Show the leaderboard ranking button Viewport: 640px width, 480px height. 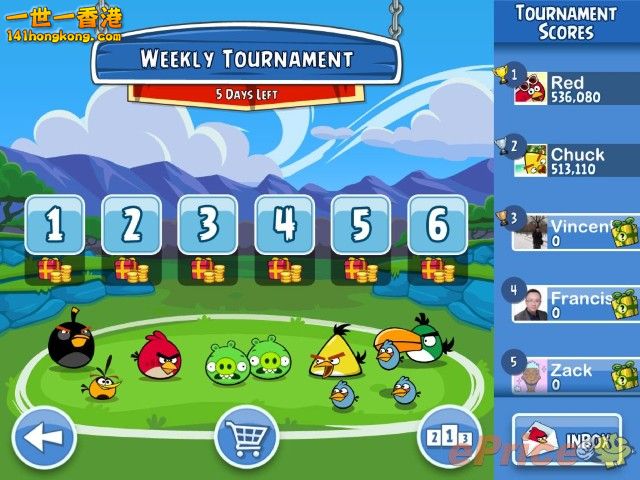click(x=449, y=437)
